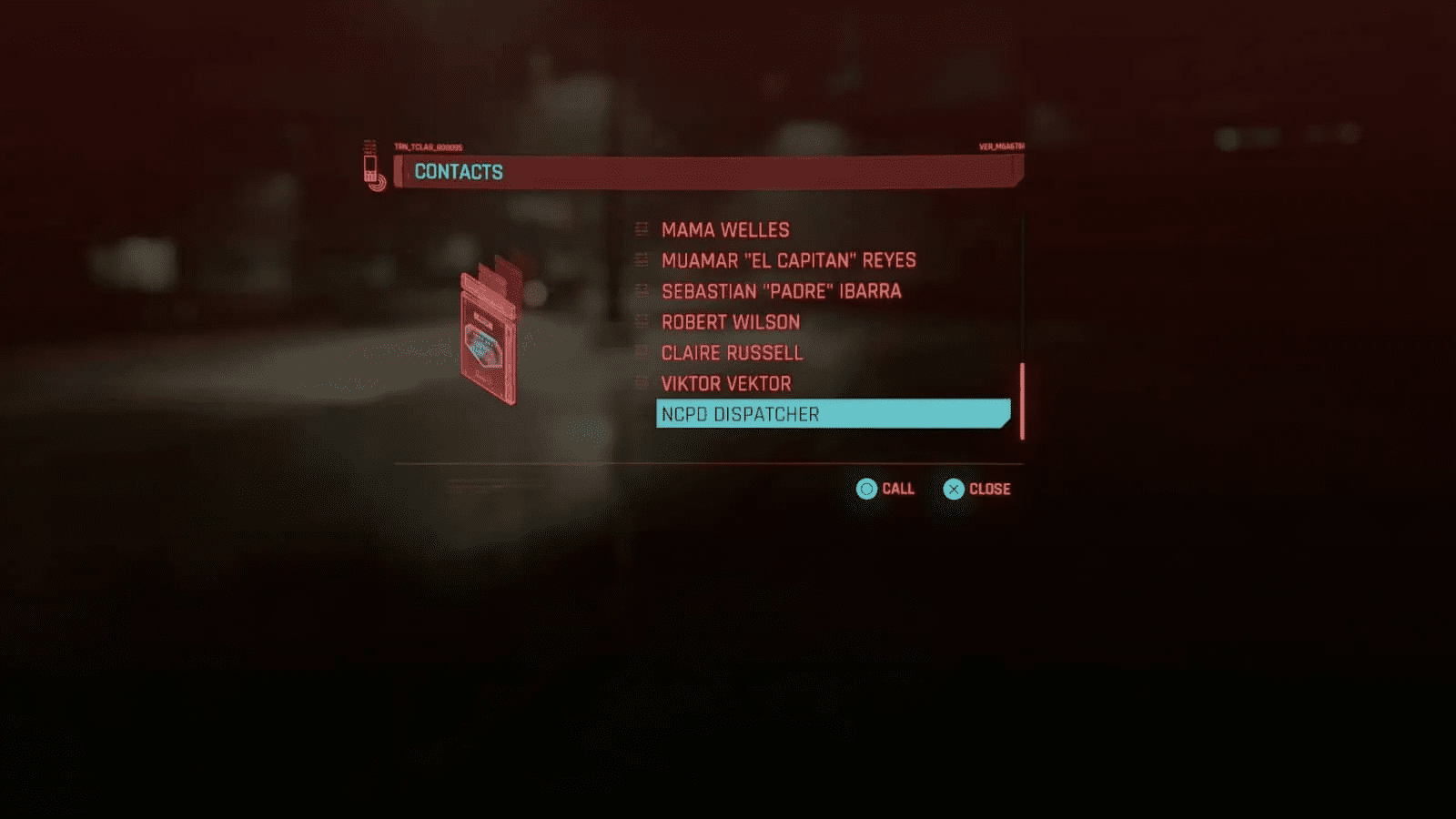Click the X Close icon
Viewport: 1456px width, 819px height.
[953, 489]
